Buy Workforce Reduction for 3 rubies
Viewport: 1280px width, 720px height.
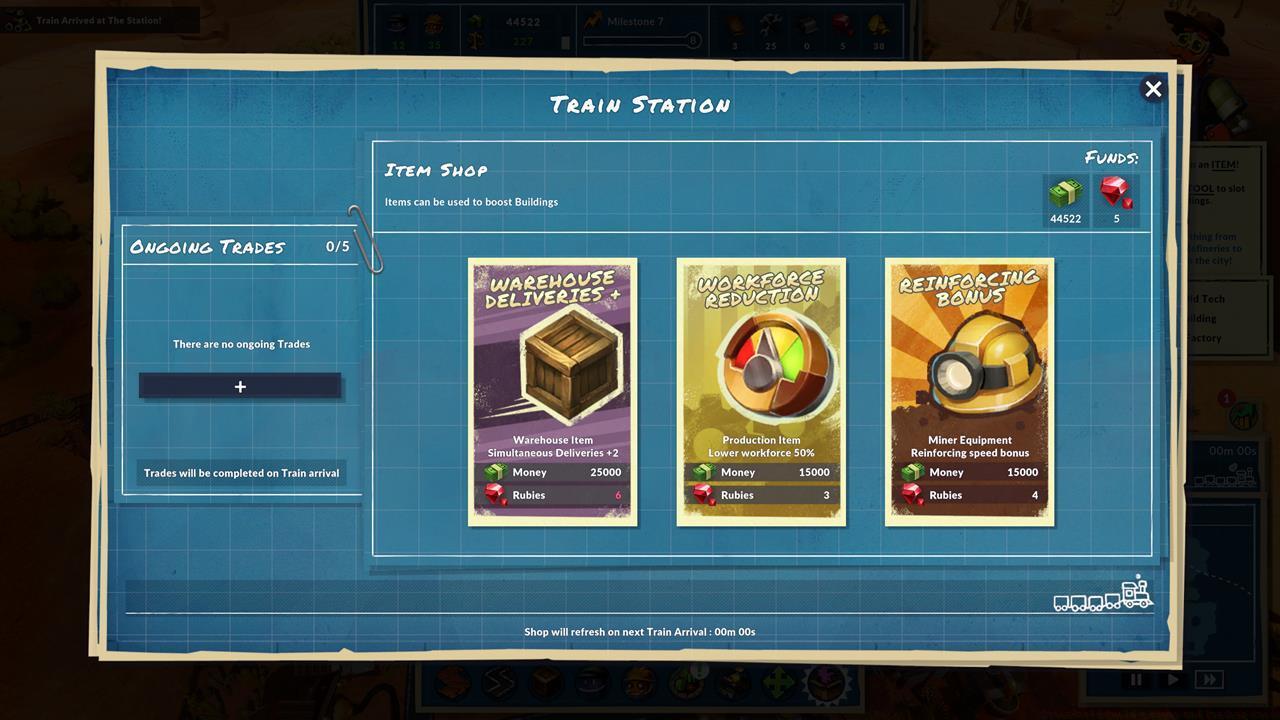pyautogui.click(x=761, y=494)
